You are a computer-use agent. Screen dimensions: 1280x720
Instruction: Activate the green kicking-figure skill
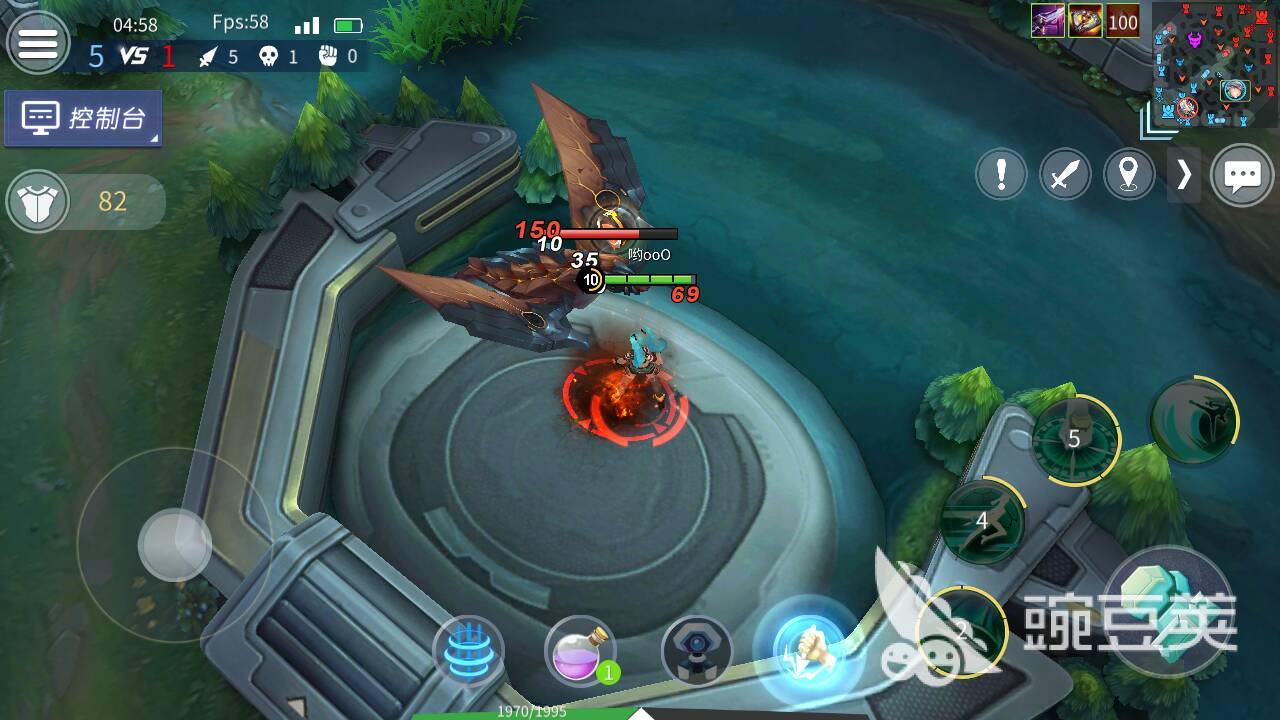point(1194,421)
